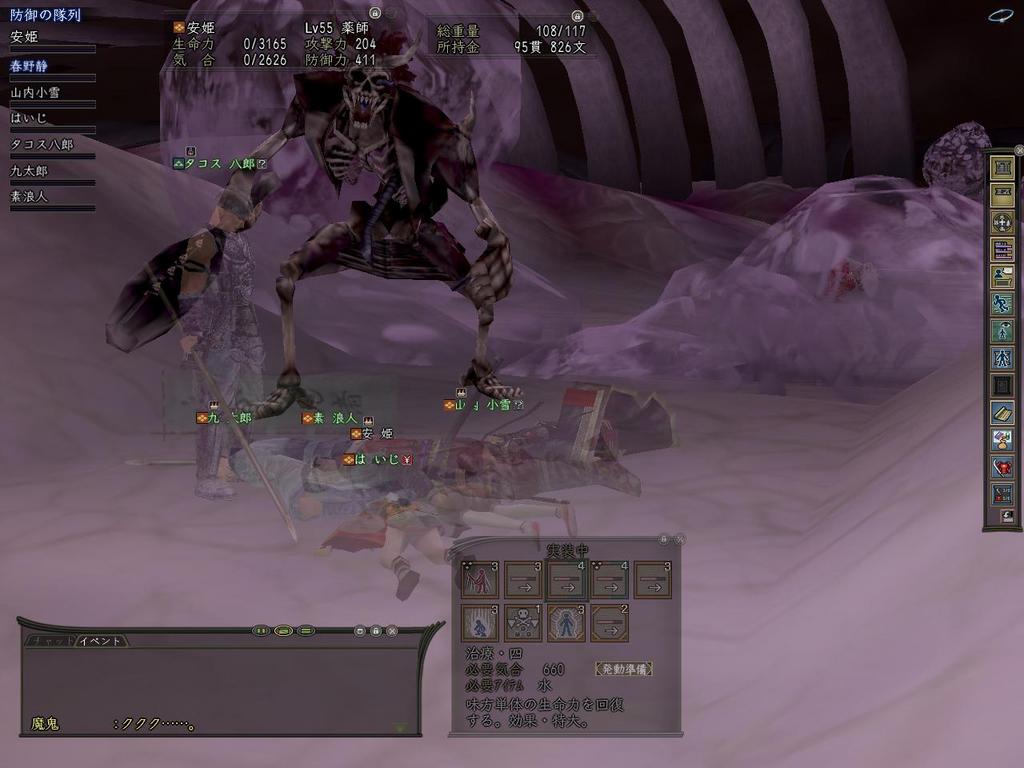Open the red armor equipment icon
The height and width of the screenshot is (768, 1024).
pyautogui.click(x=1002, y=466)
